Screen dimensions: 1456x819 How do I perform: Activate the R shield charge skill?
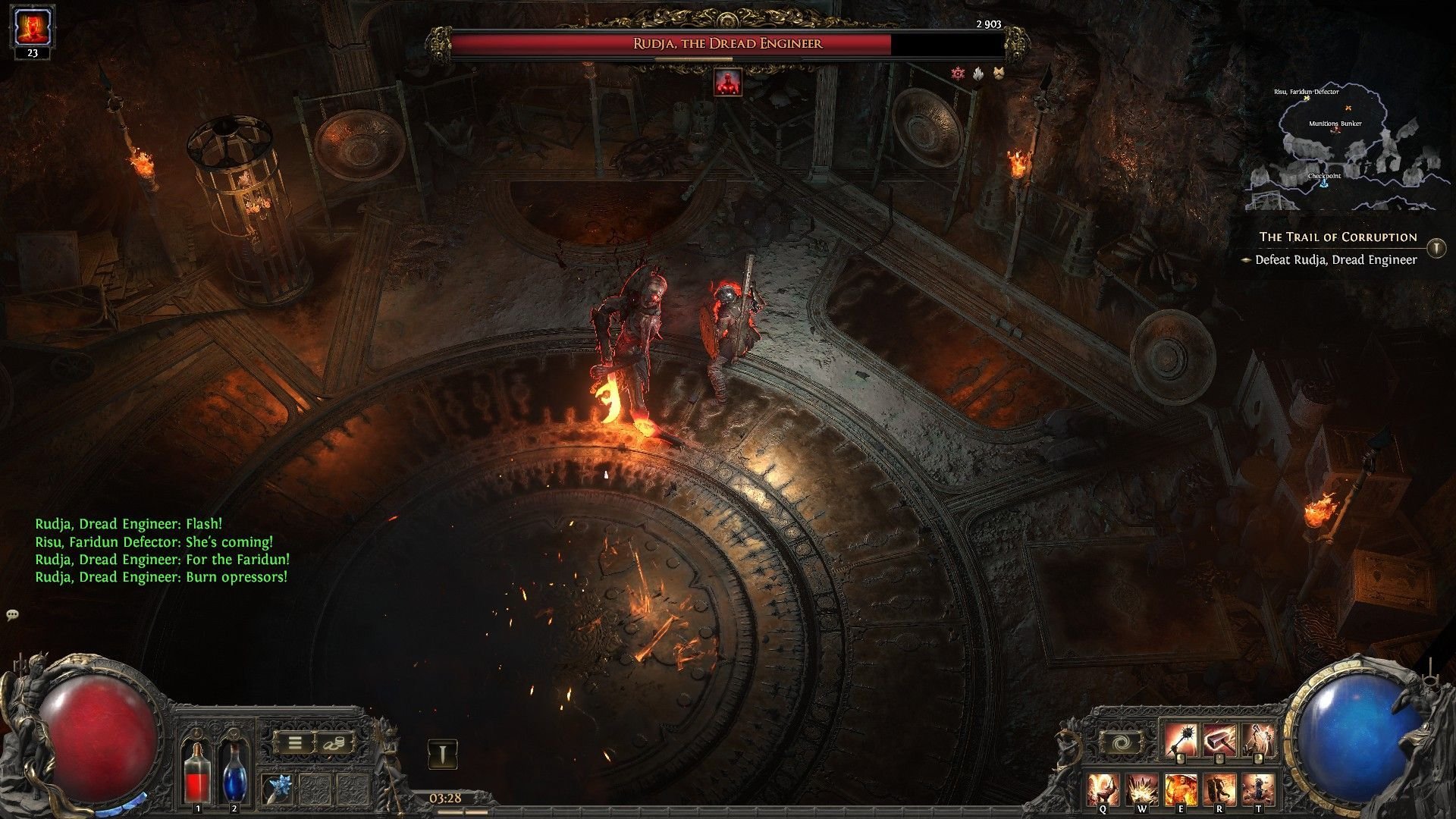[1219, 789]
